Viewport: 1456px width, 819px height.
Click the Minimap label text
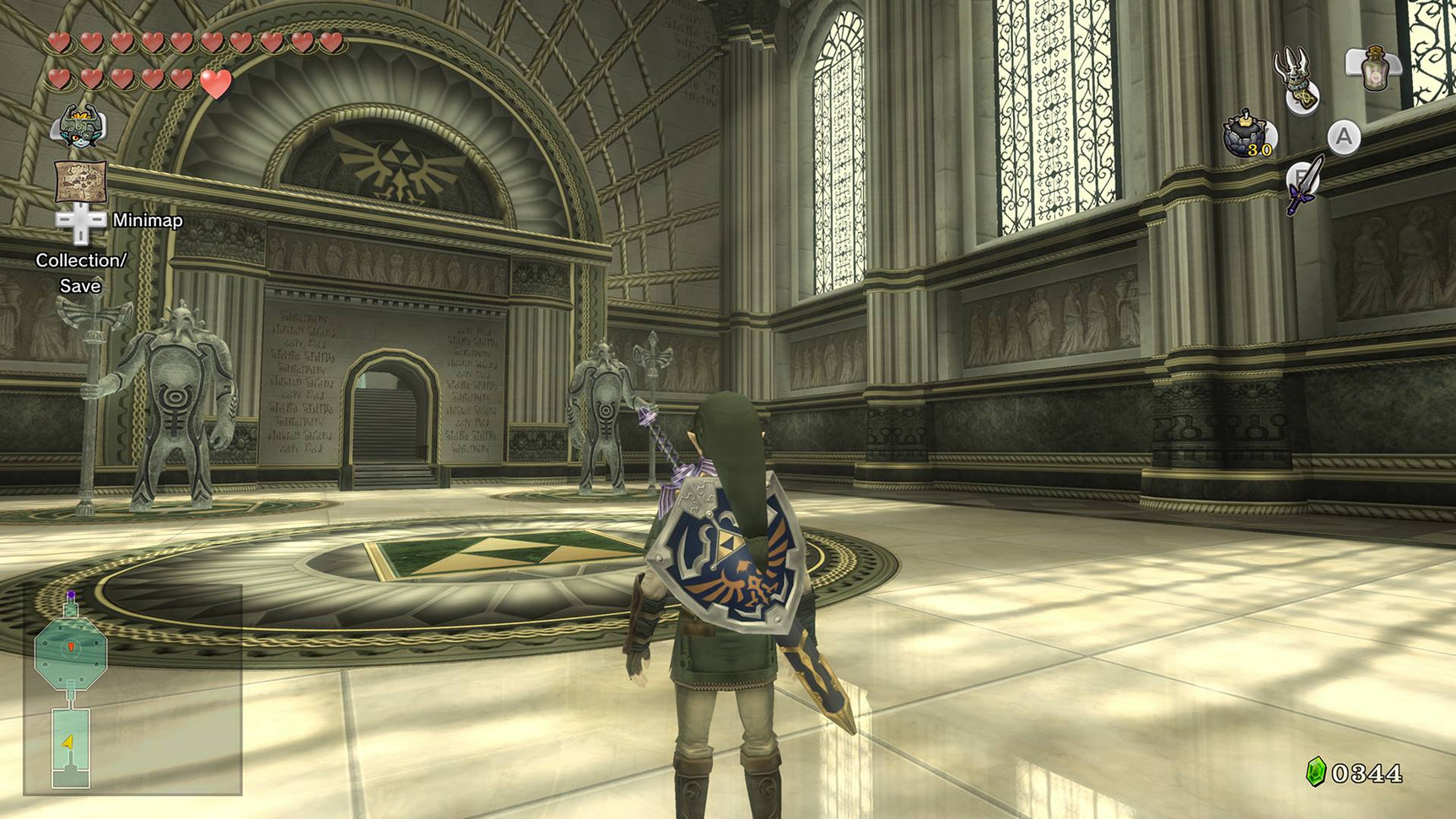(148, 222)
